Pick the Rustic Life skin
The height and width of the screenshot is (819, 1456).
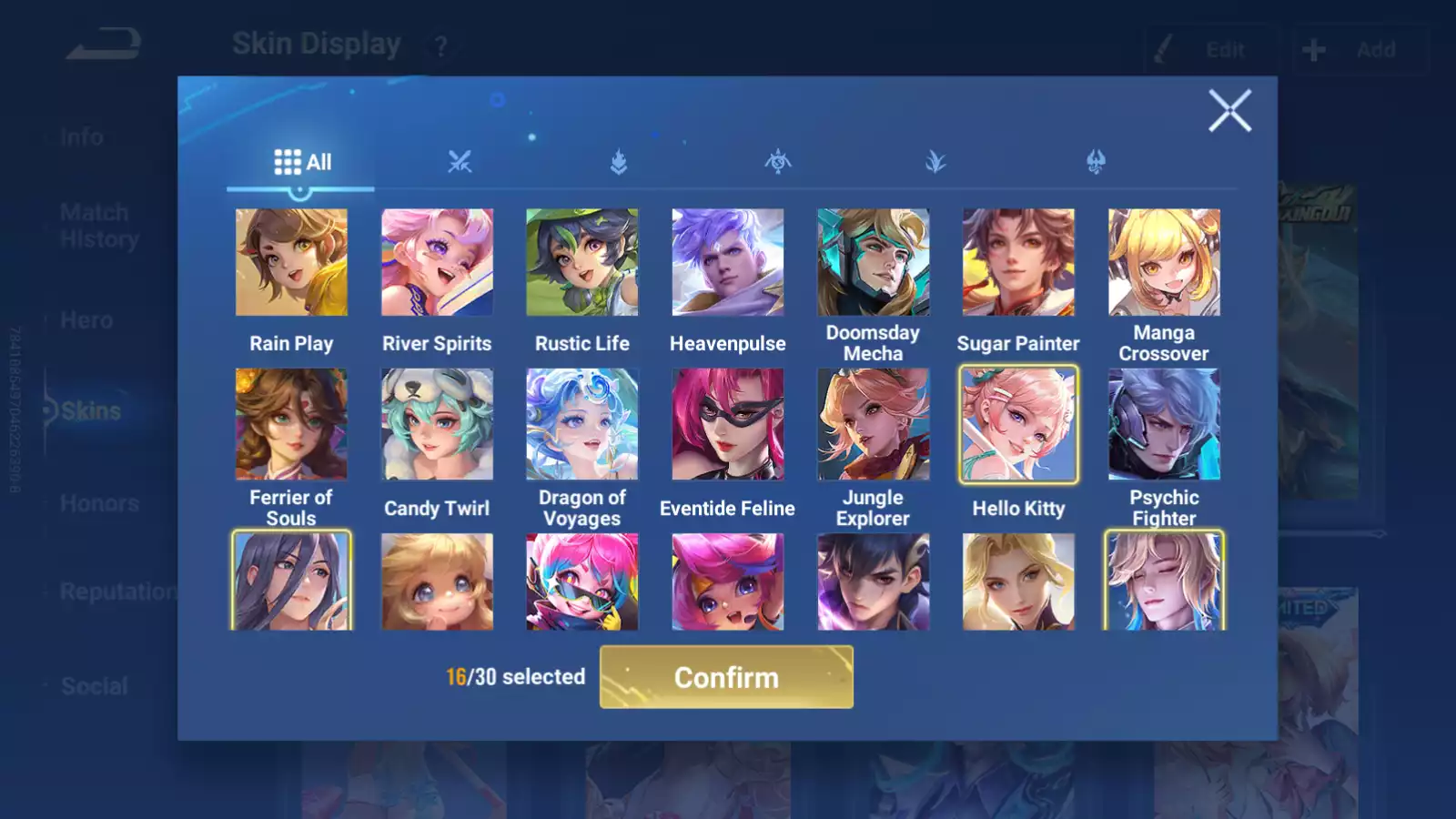[x=582, y=263]
